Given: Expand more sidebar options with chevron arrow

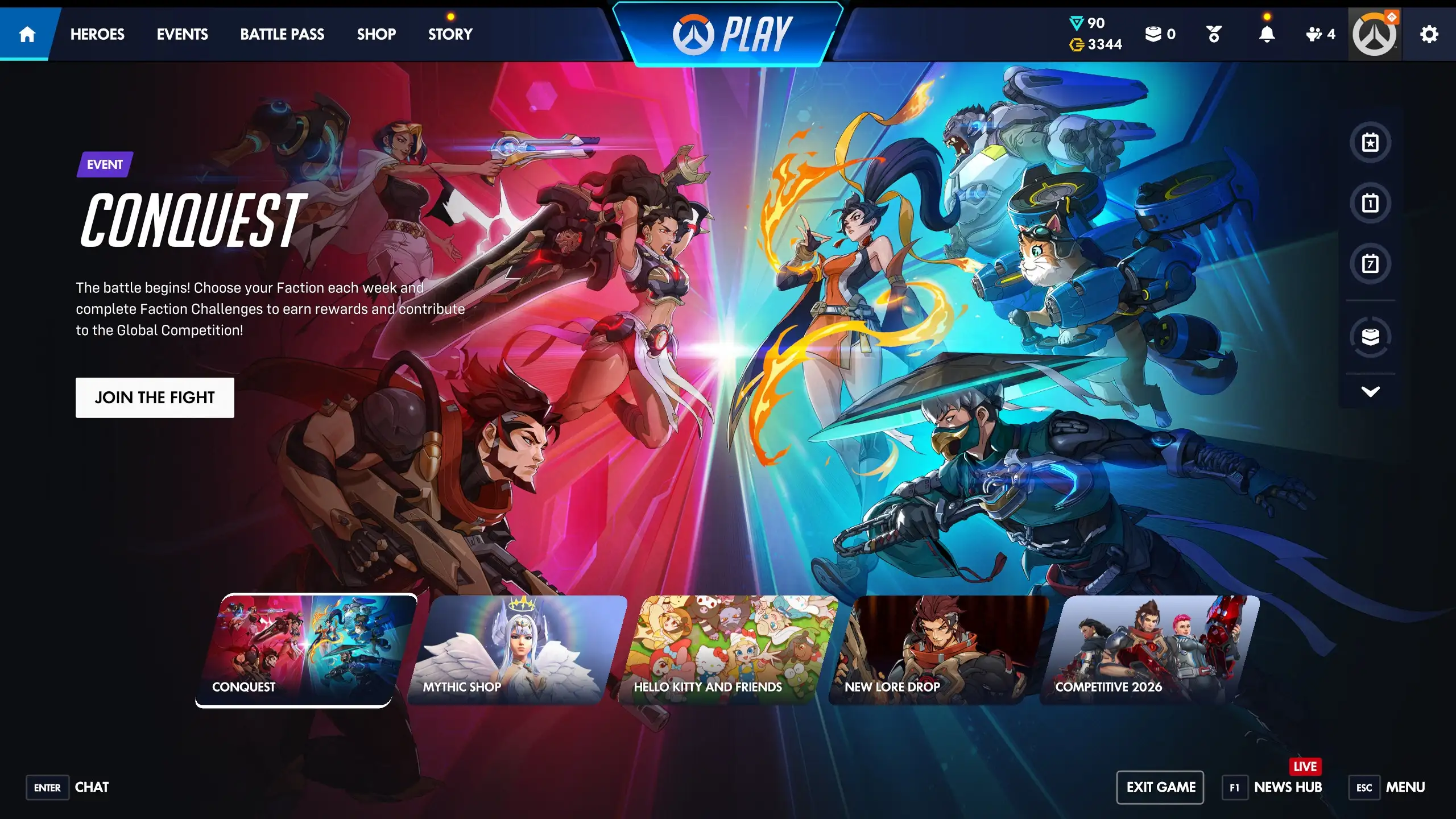Looking at the screenshot, I should [1371, 390].
